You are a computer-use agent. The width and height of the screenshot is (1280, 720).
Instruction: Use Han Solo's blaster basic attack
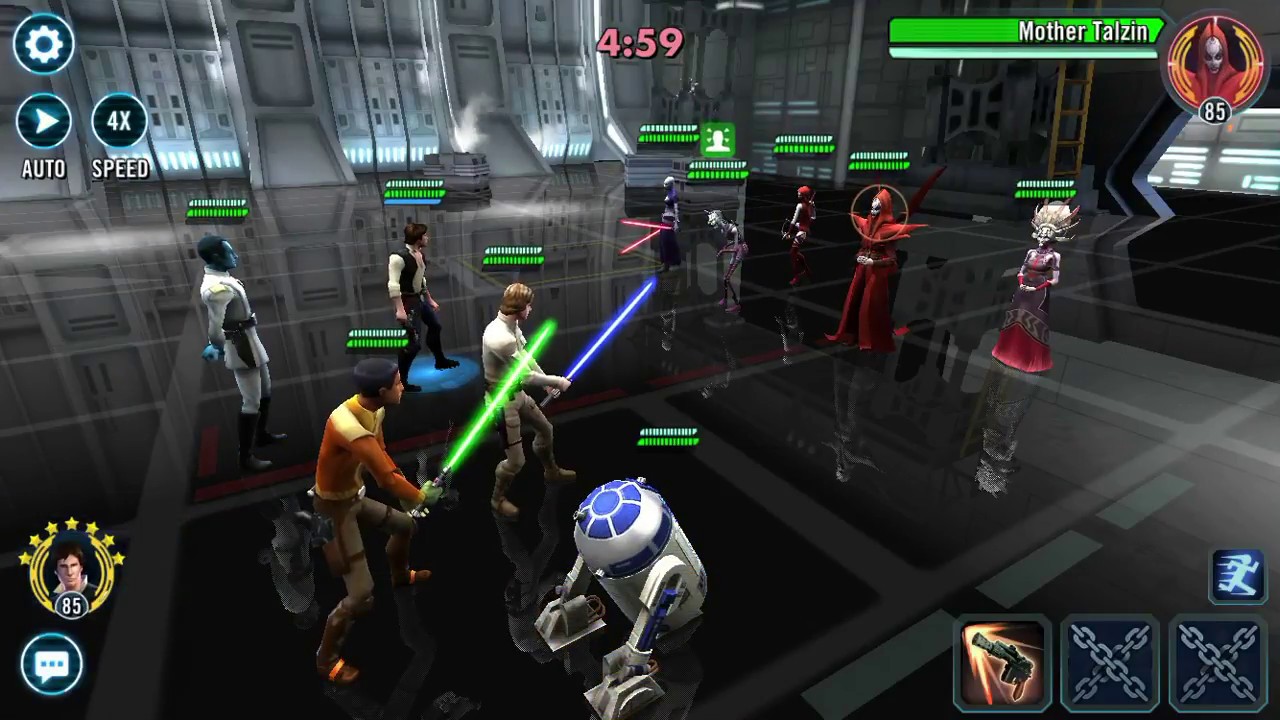[x=1002, y=664]
